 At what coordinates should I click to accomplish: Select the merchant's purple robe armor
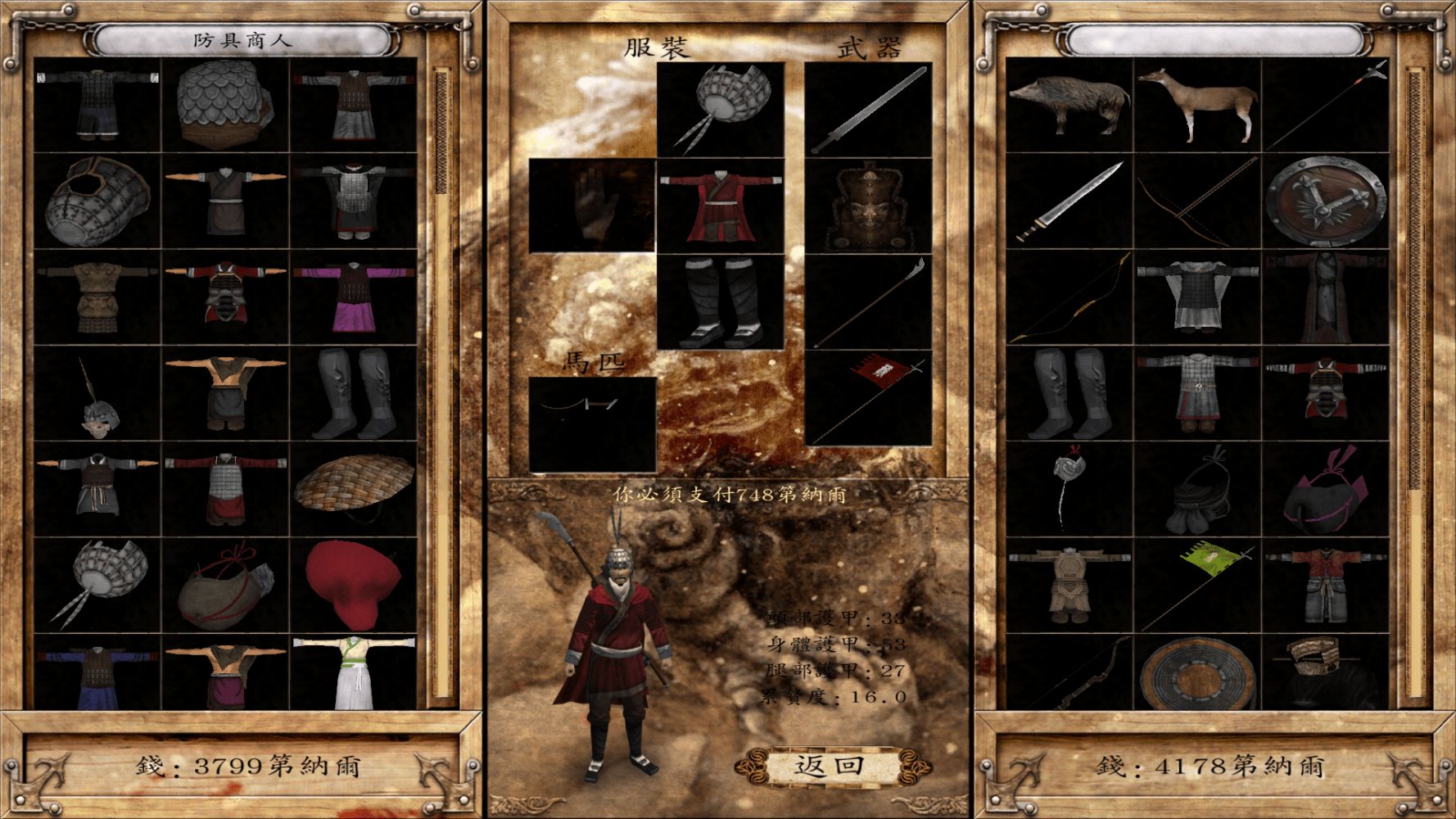click(354, 296)
